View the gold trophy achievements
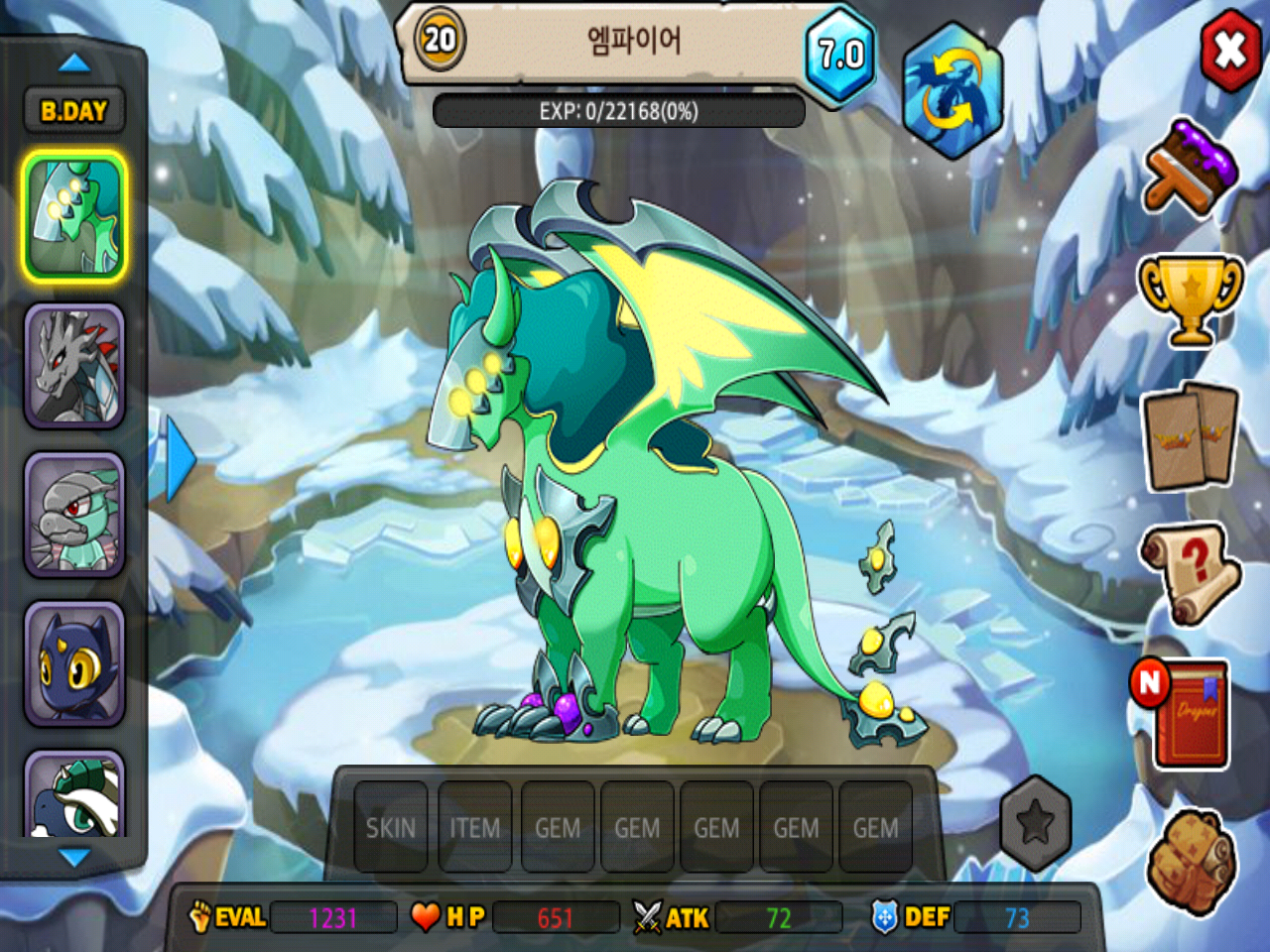This screenshot has width=1270, height=952. point(1190,299)
